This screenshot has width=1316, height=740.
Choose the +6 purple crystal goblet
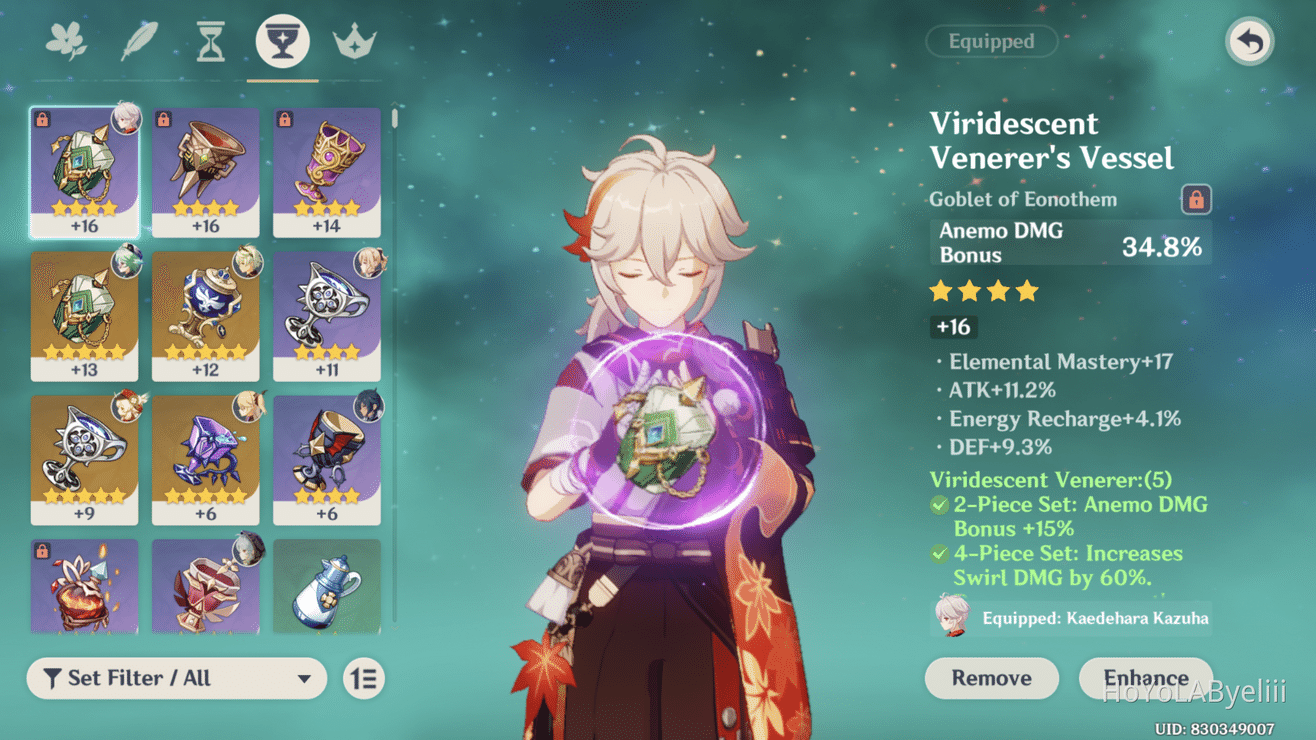click(206, 459)
